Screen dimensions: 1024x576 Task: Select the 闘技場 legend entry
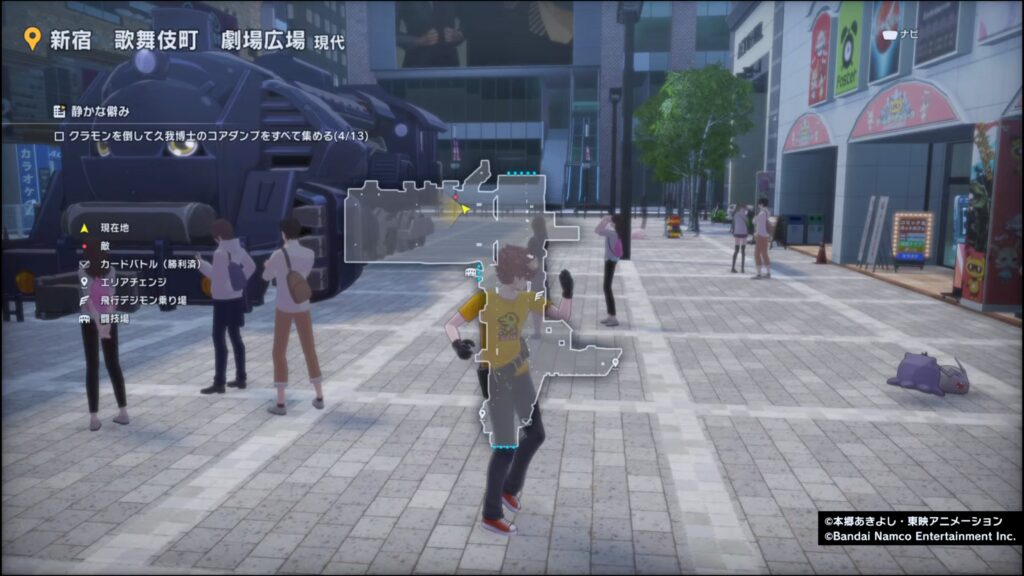pos(110,318)
